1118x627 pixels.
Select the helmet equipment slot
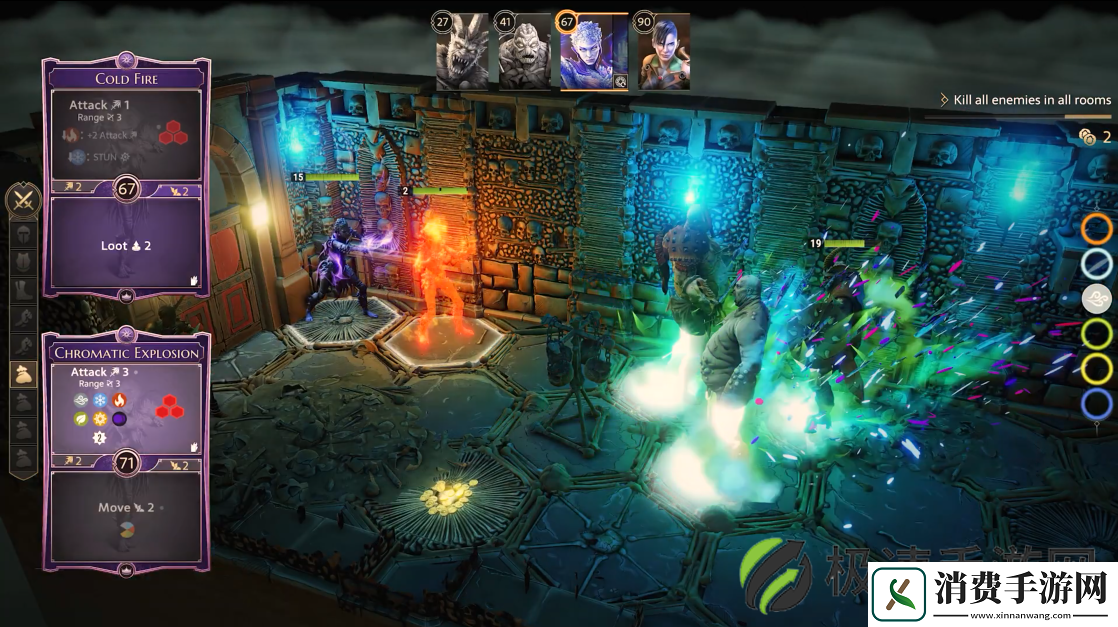coord(22,235)
